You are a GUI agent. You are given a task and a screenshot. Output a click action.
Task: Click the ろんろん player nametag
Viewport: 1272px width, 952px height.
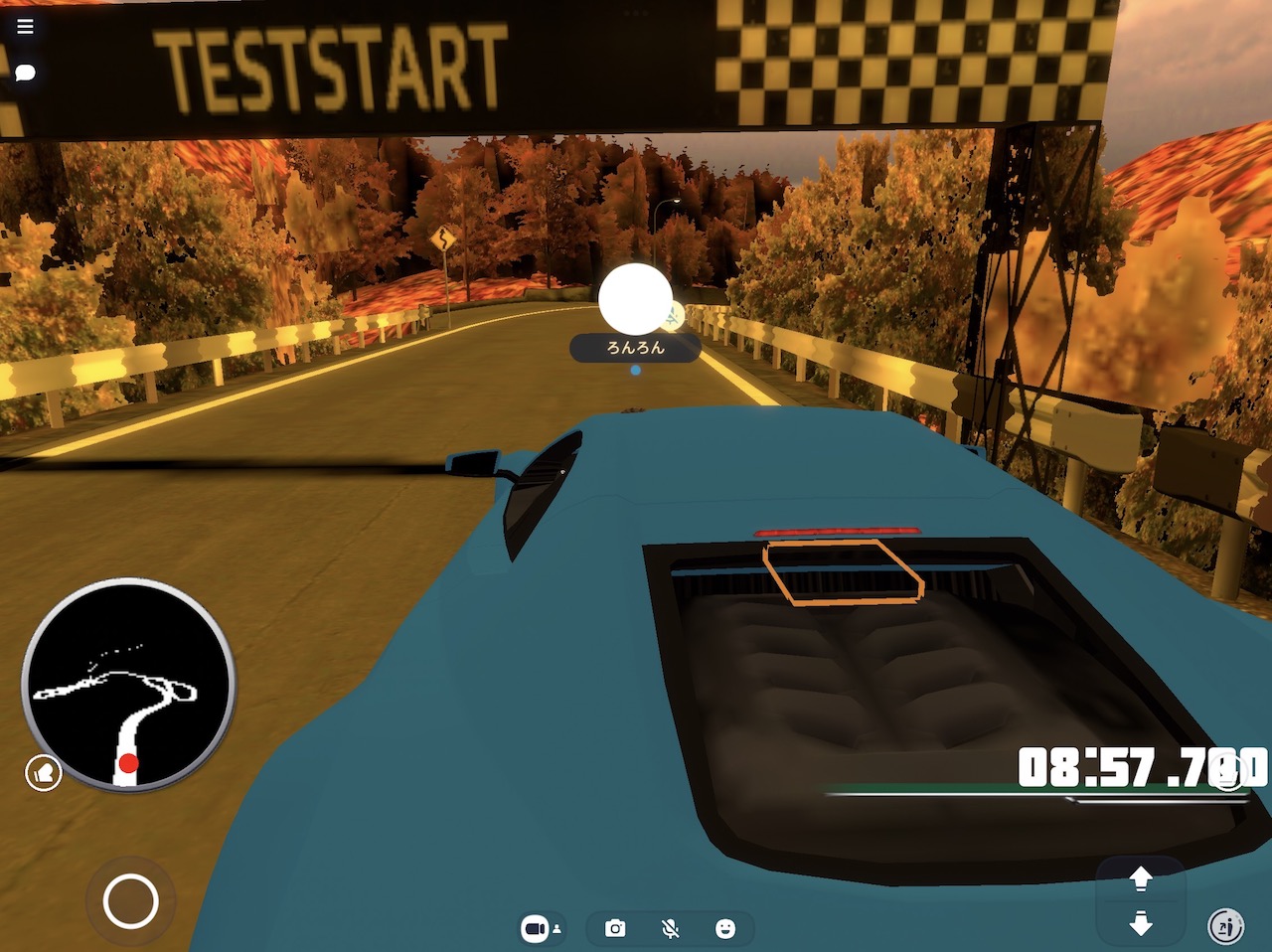pos(635,349)
